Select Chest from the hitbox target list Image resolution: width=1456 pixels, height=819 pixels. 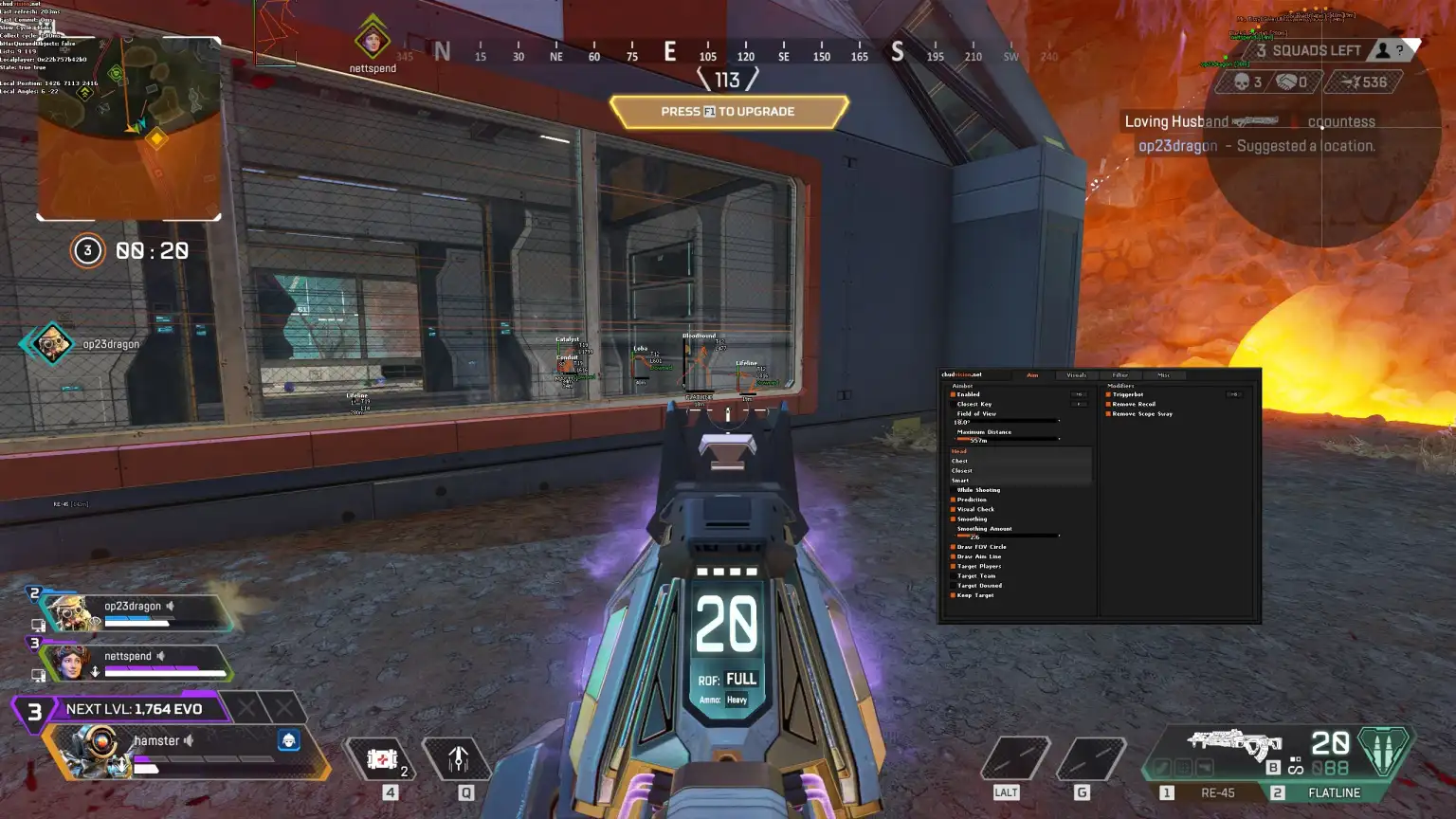(960, 461)
